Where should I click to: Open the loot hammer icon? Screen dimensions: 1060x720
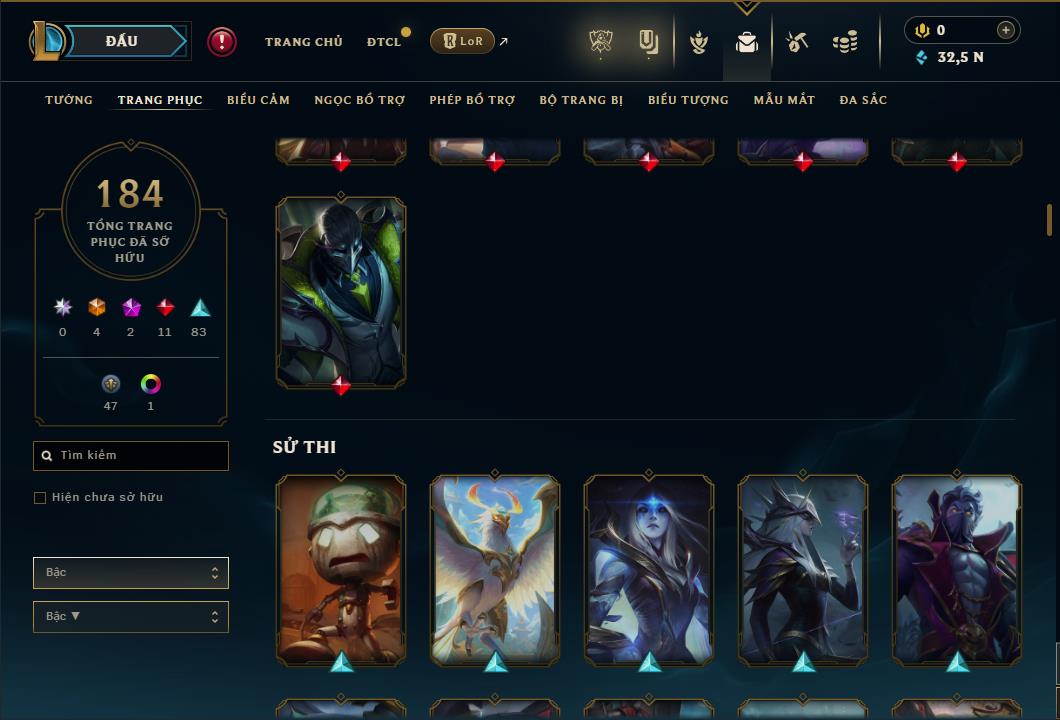[797, 42]
